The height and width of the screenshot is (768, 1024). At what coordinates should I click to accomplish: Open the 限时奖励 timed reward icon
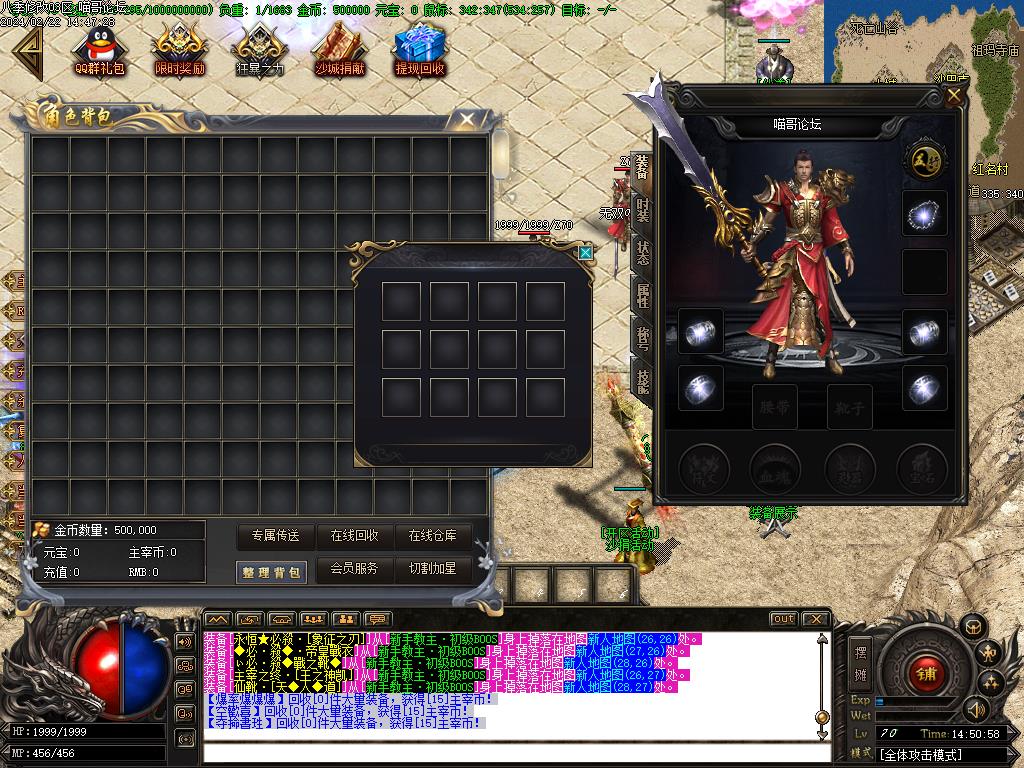click(180, 49)
